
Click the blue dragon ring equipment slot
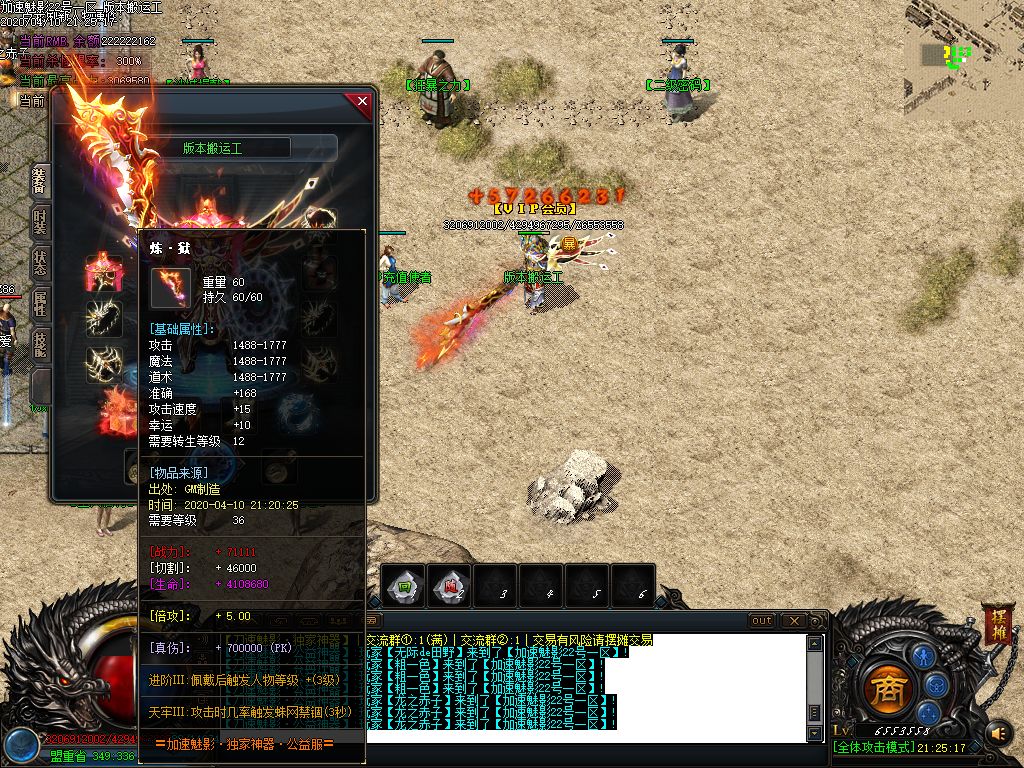297,409
